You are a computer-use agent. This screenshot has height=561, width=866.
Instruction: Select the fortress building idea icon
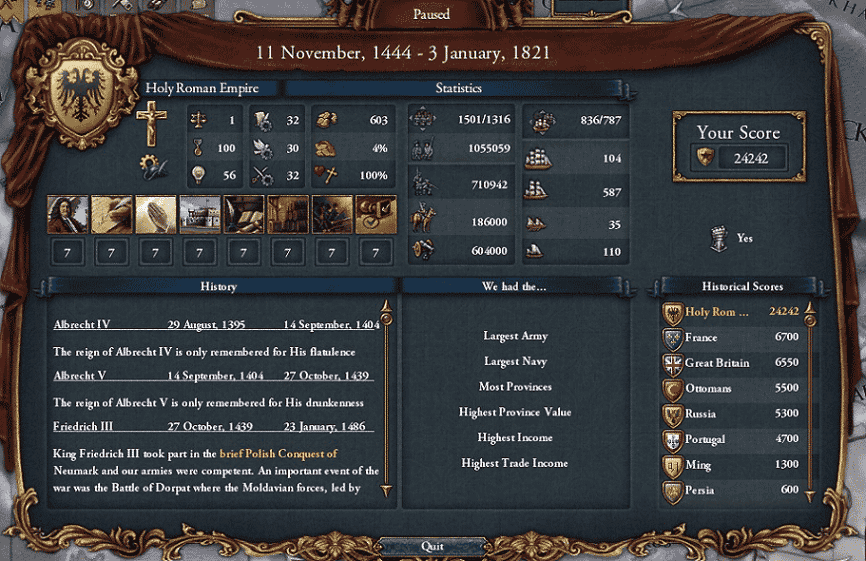point(199,214)
